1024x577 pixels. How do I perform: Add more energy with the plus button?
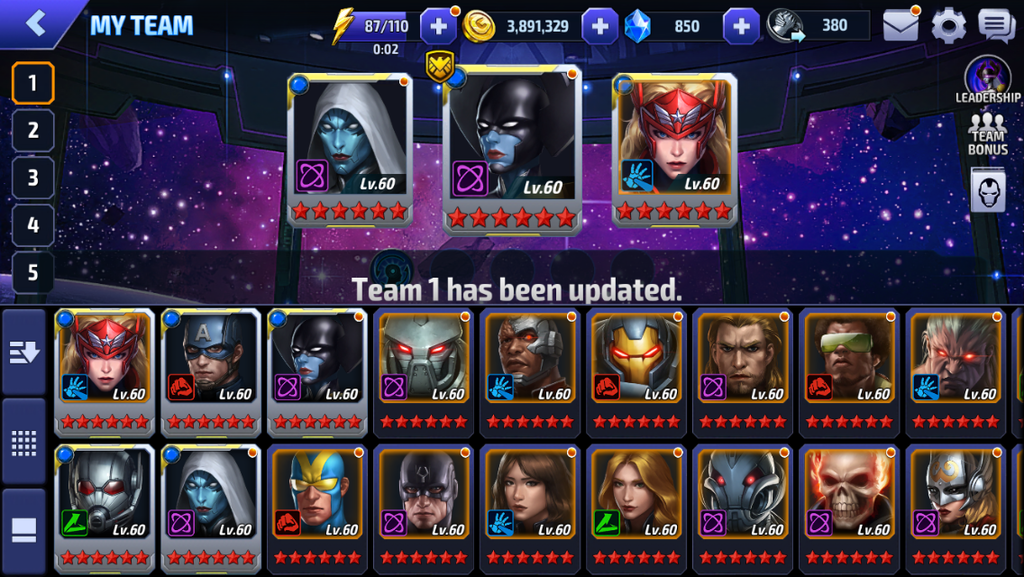tap(439, 26)
